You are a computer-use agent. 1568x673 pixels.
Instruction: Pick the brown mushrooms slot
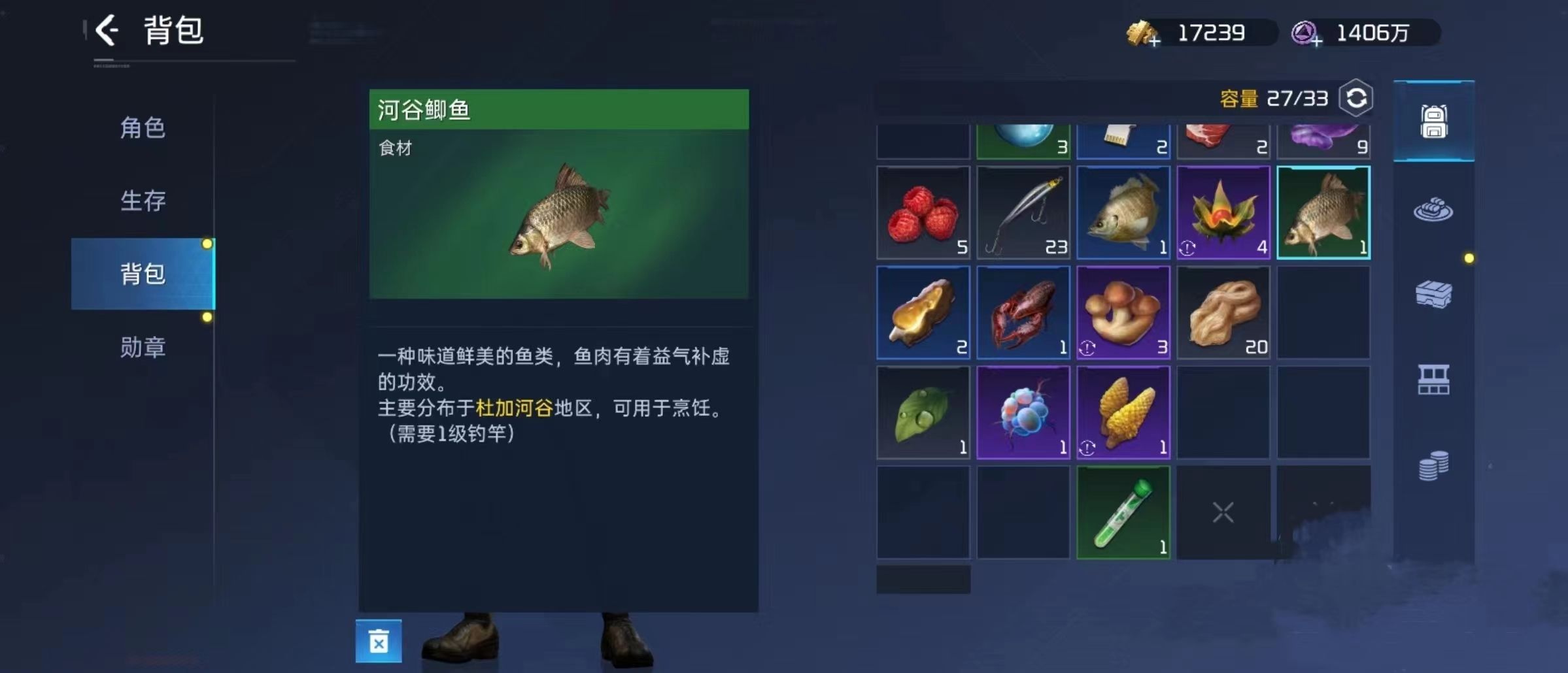[1123, 312]
